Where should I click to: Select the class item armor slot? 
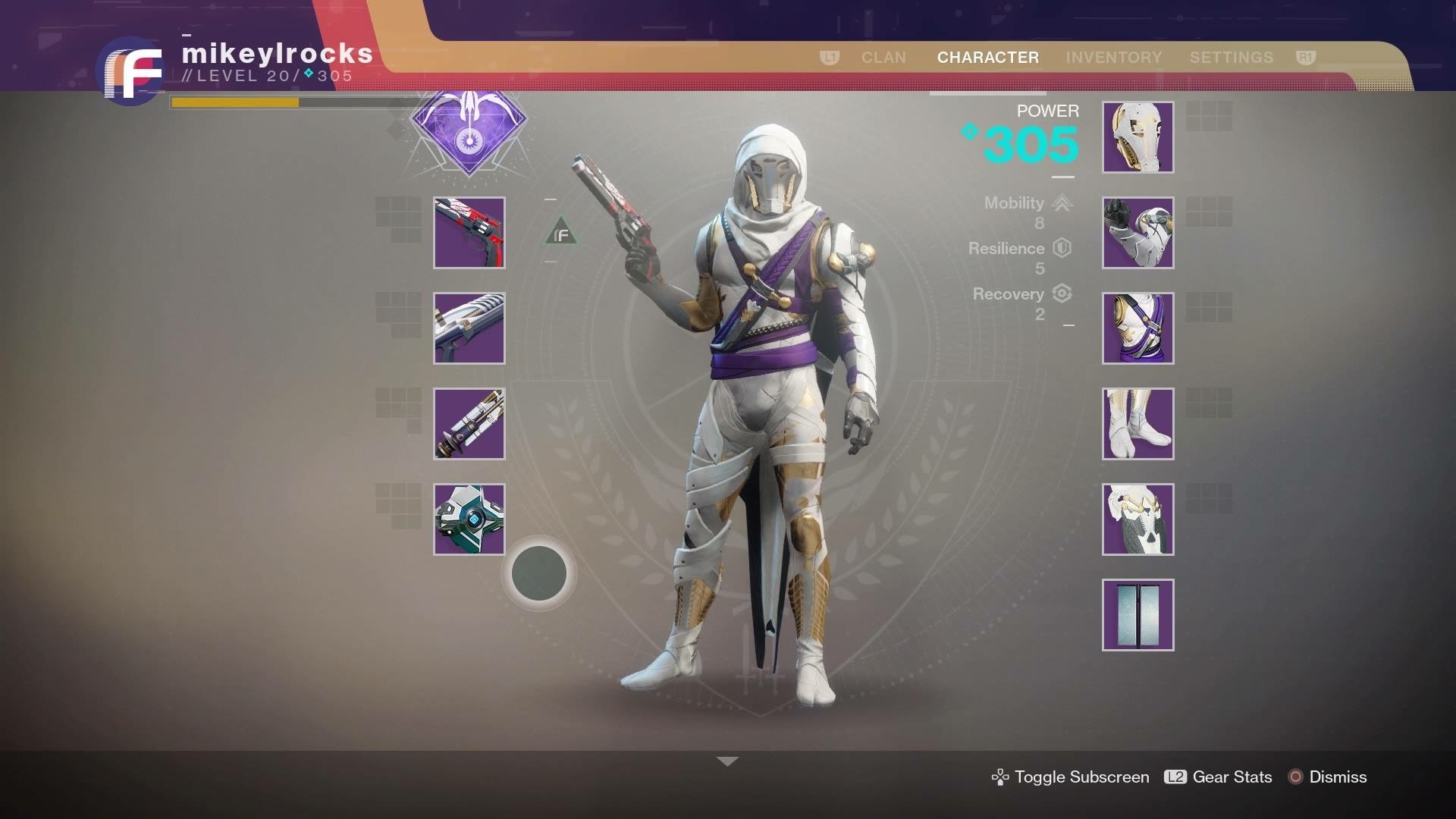(x=1137, y=519)
